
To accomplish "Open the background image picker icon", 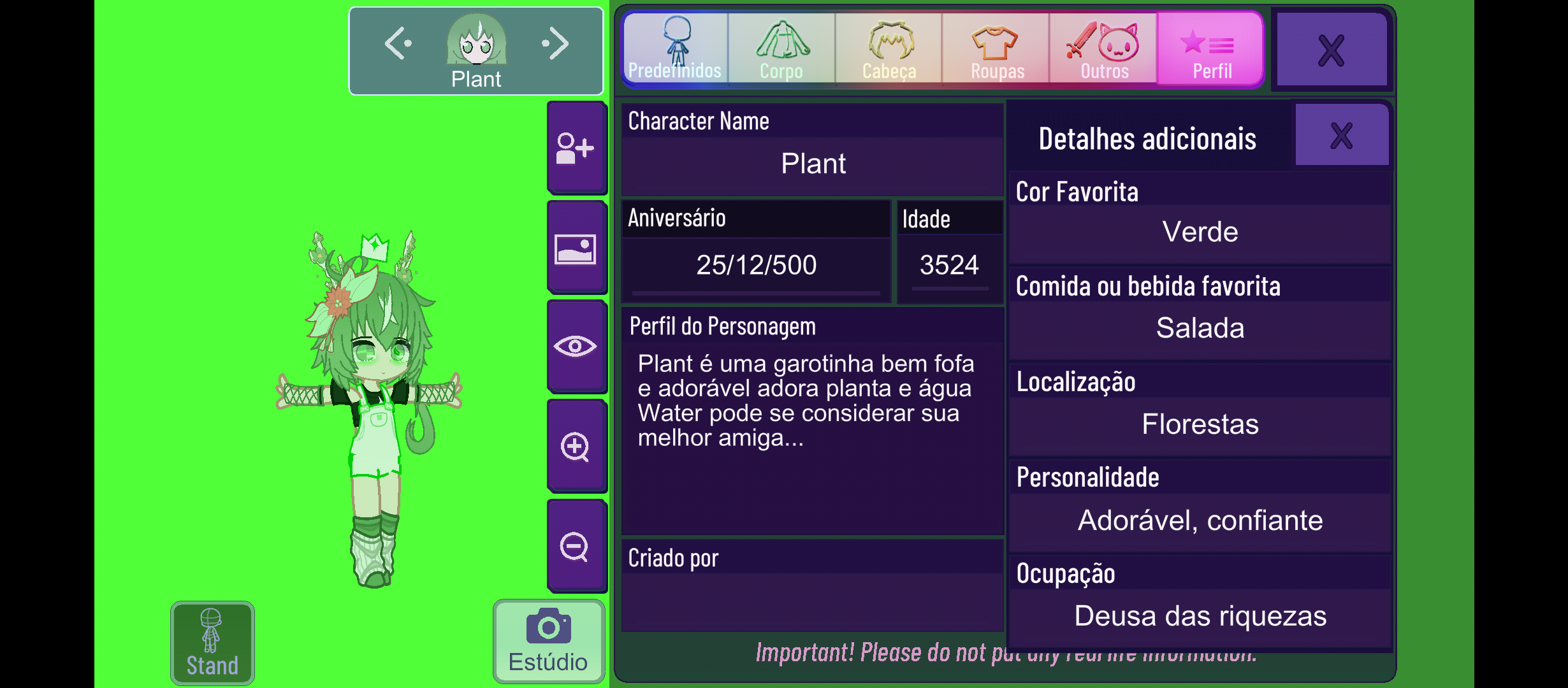I will 576,247.
